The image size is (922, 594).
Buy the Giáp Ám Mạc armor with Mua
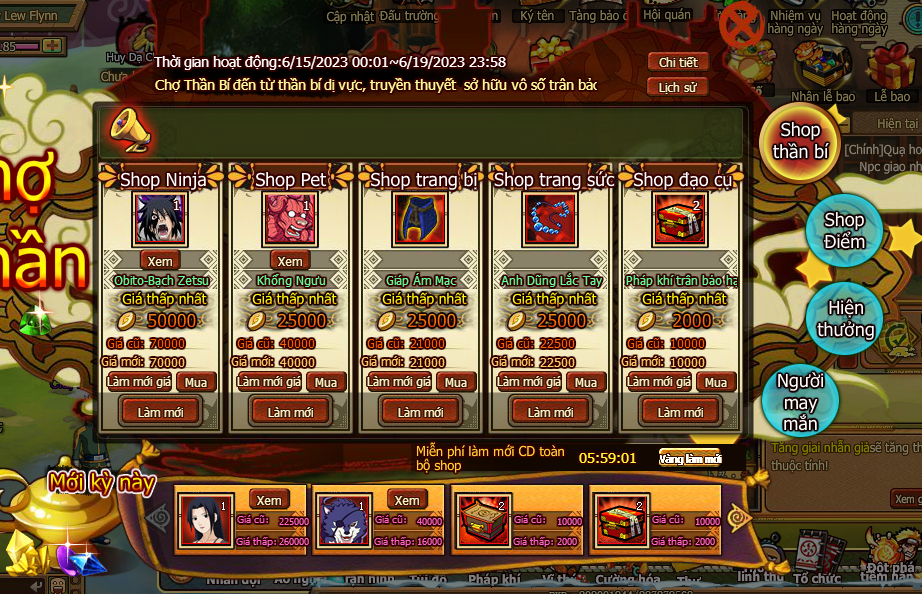click(456, 382)
